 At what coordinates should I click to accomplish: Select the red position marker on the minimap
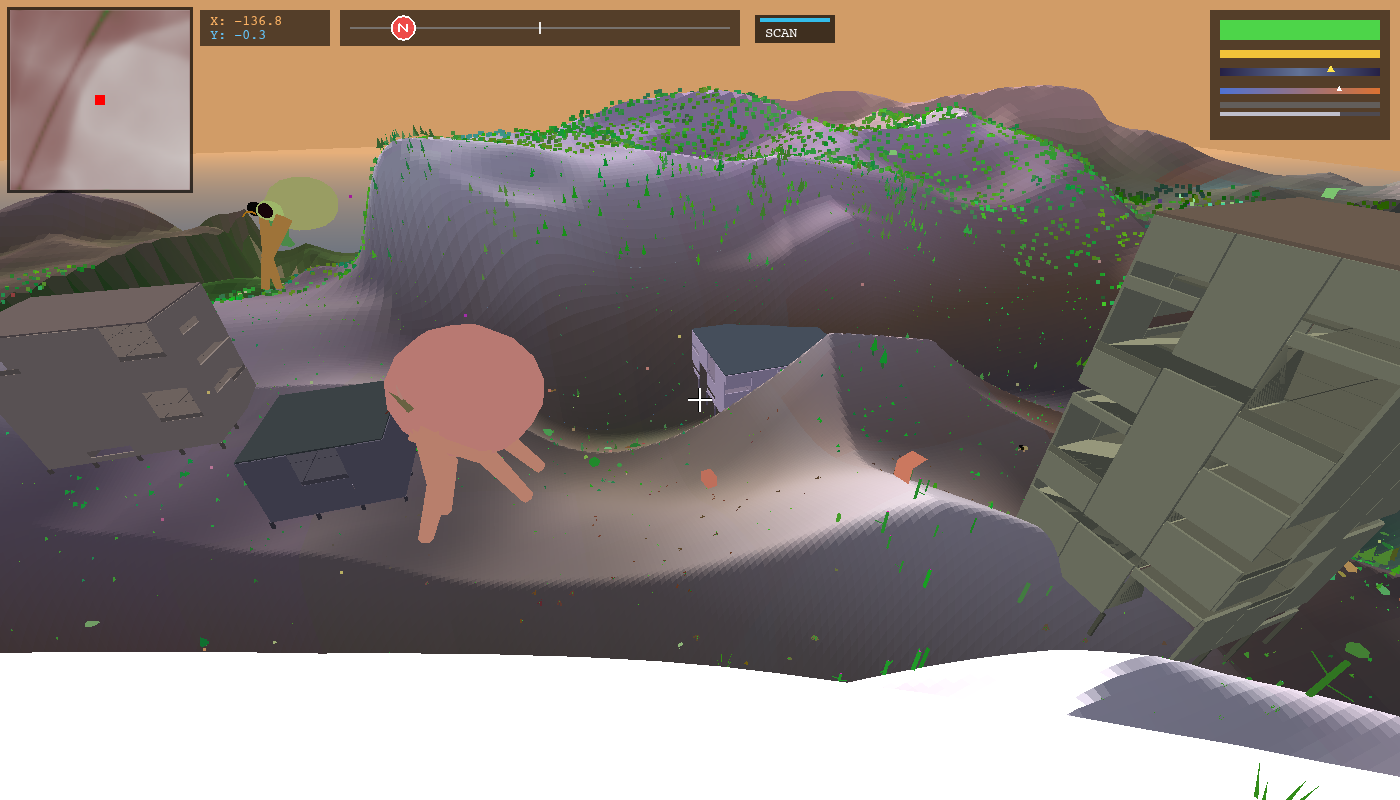(99, 99)
